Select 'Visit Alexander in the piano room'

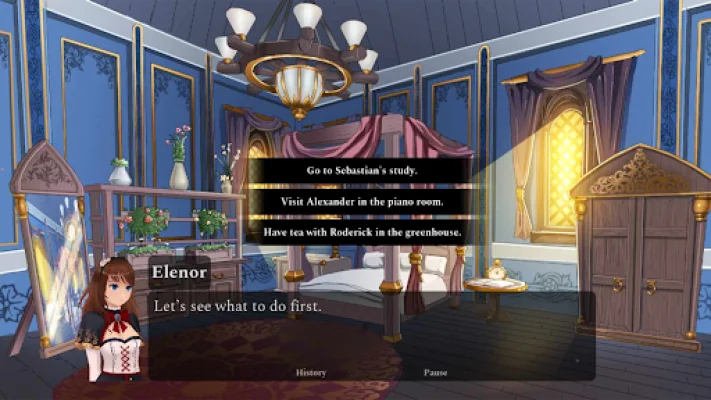click(361, 201)
